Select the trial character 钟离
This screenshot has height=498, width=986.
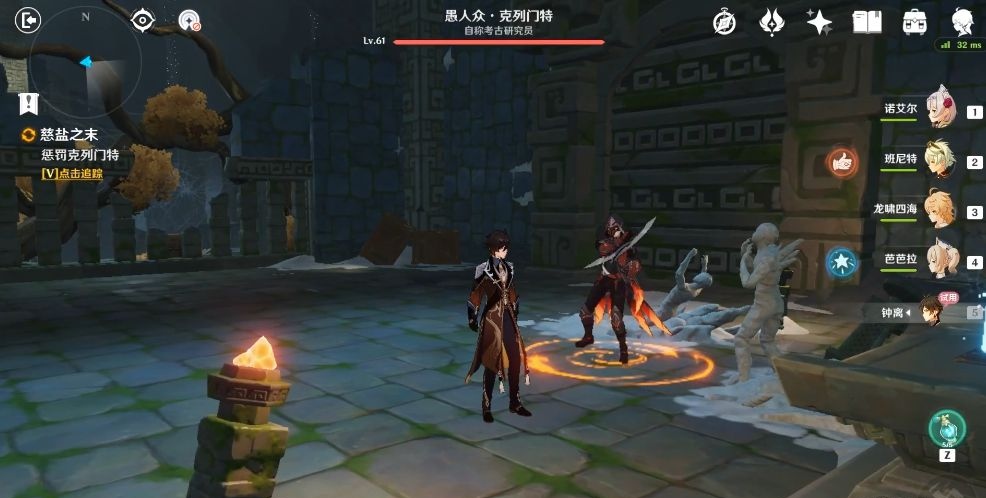point(930,312)
